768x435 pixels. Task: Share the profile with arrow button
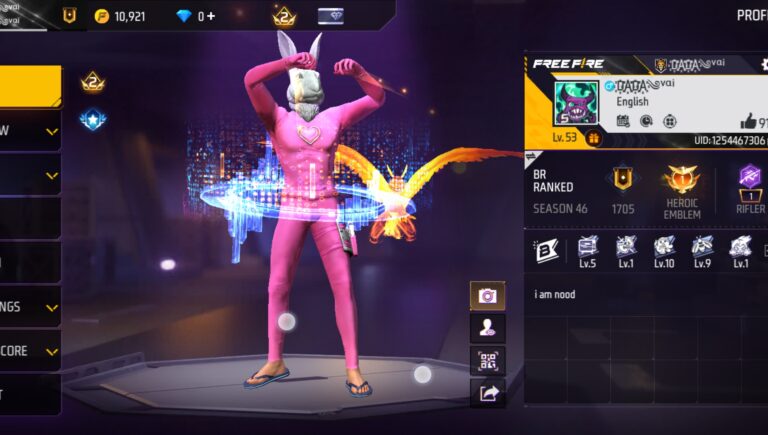tap(488, 393)
